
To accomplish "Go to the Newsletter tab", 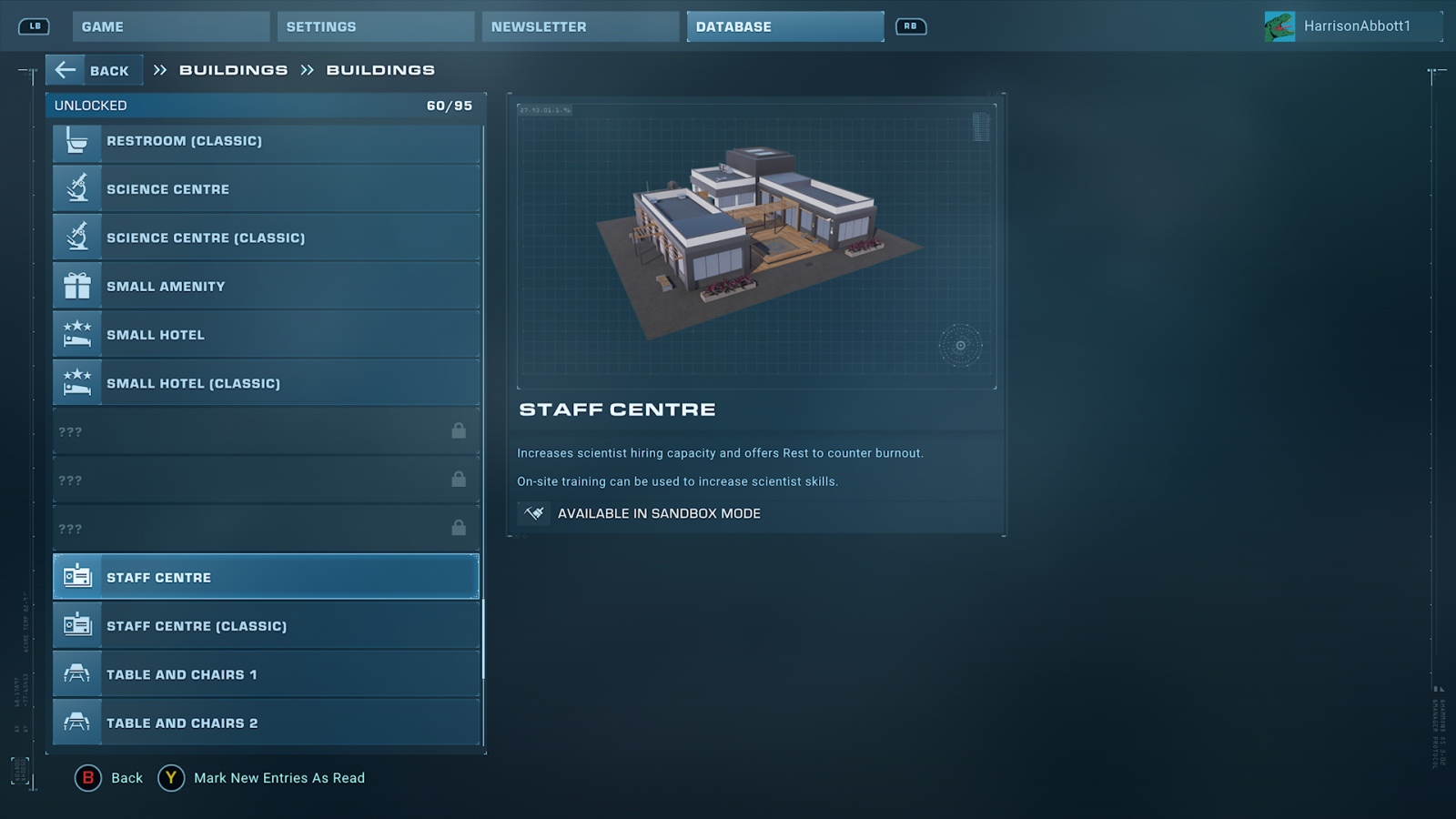I will pos(580,26).
